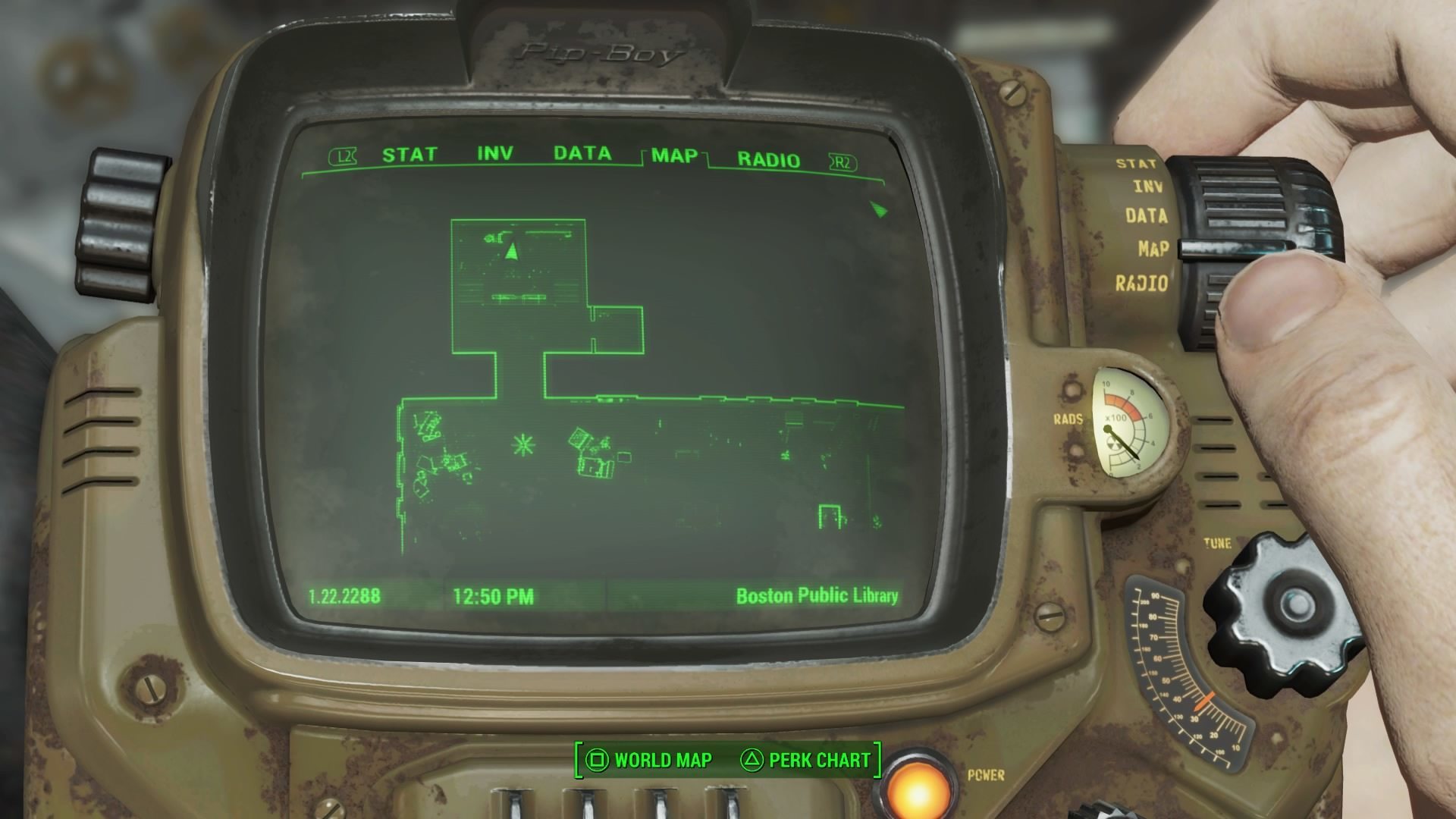Click the L2 shoulder button icon
1456x819 pixels.
coord(340,155)
